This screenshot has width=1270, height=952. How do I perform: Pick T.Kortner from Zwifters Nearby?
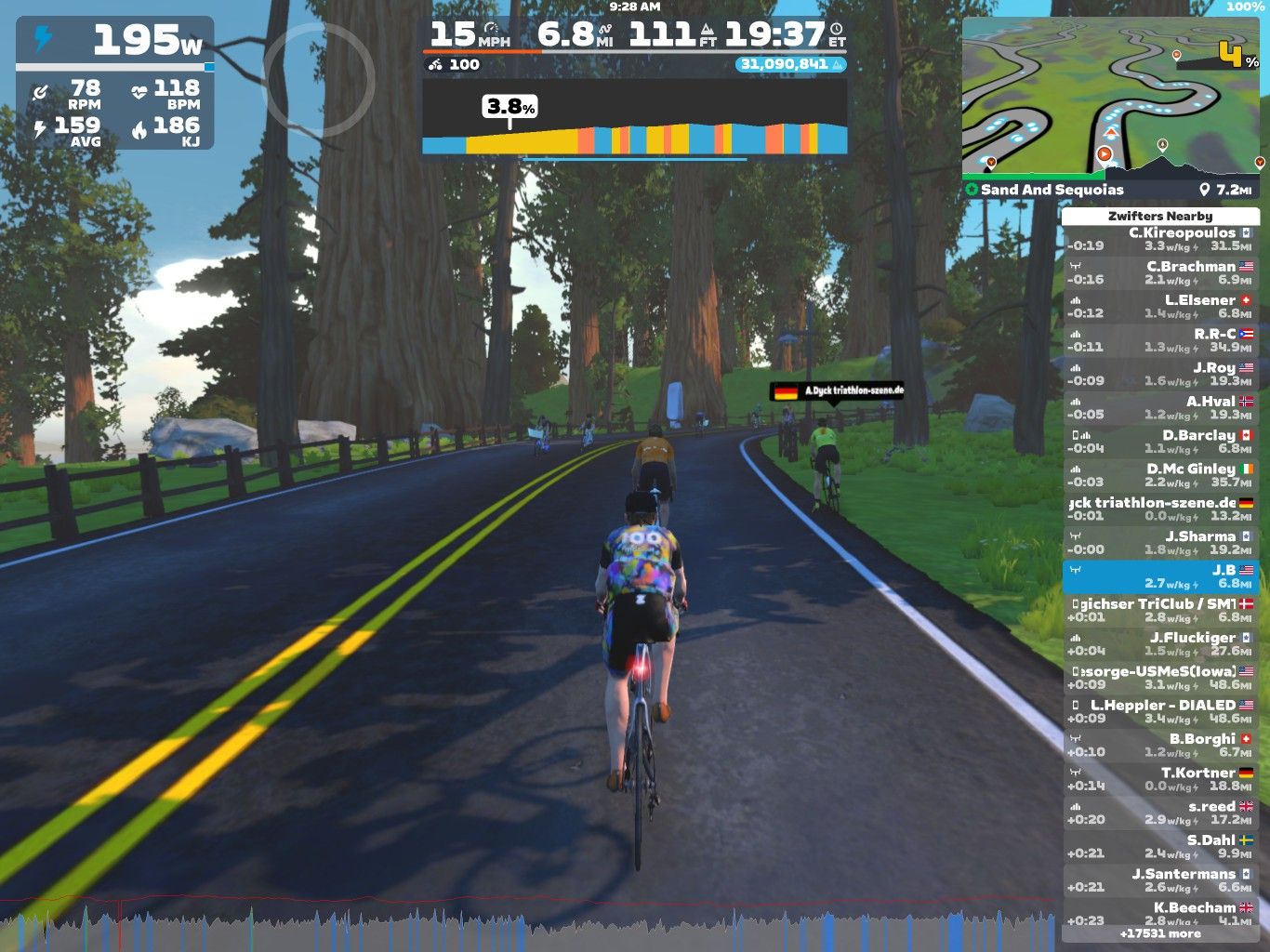tap(1160, 779)
